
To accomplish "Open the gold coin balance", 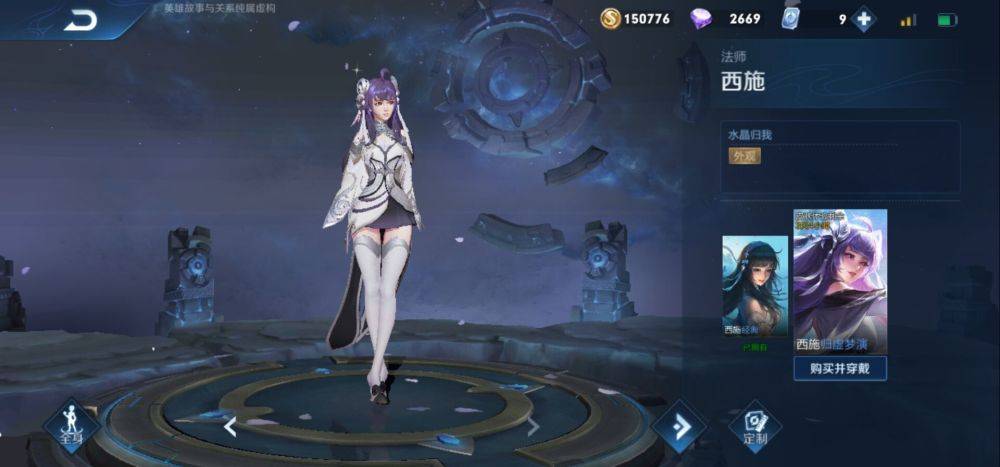I will point(636,18).
